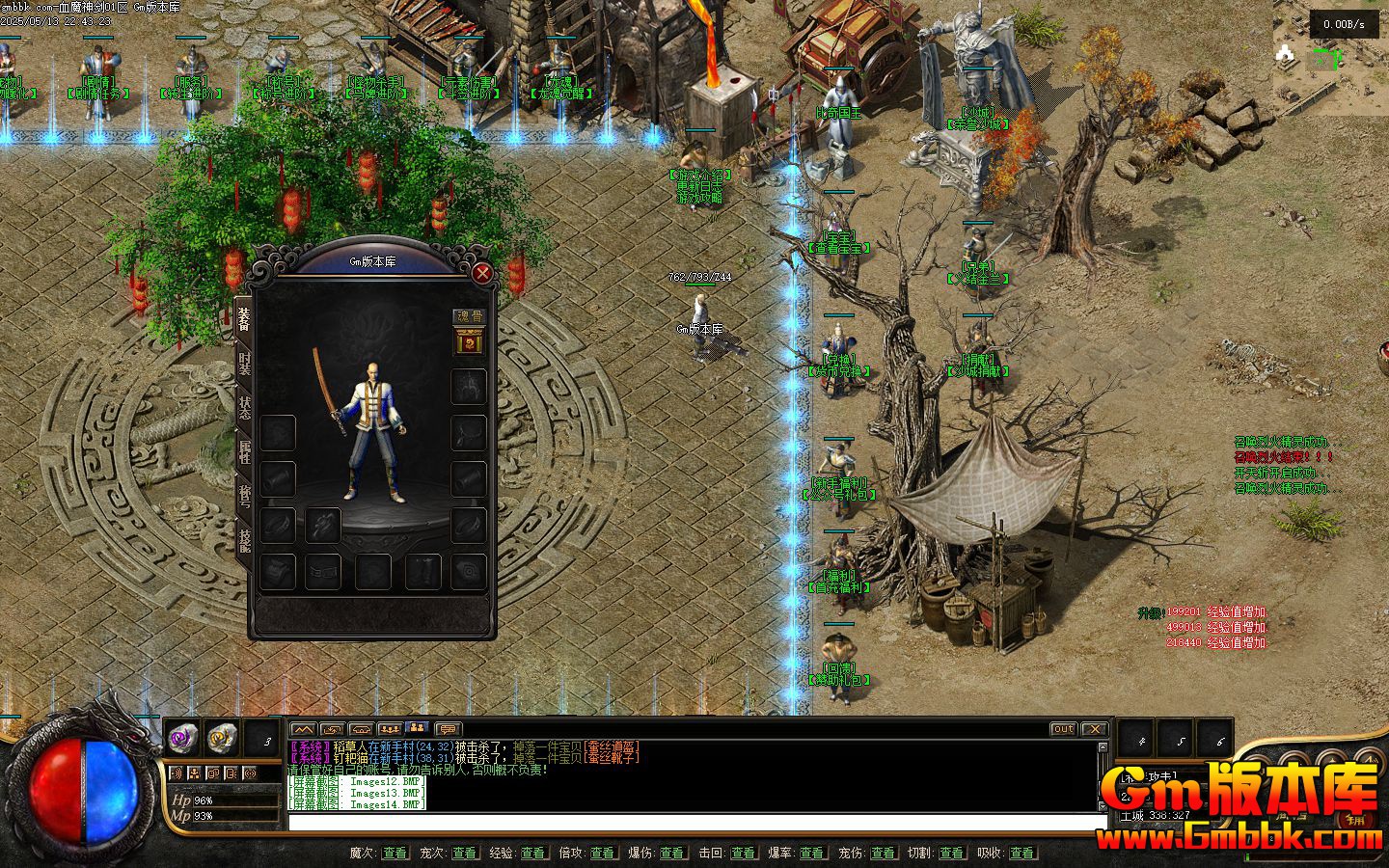This screenshot has height=868, width=1389.
Task: Select the 称号 (title) tab
Action: pos(244,497)
